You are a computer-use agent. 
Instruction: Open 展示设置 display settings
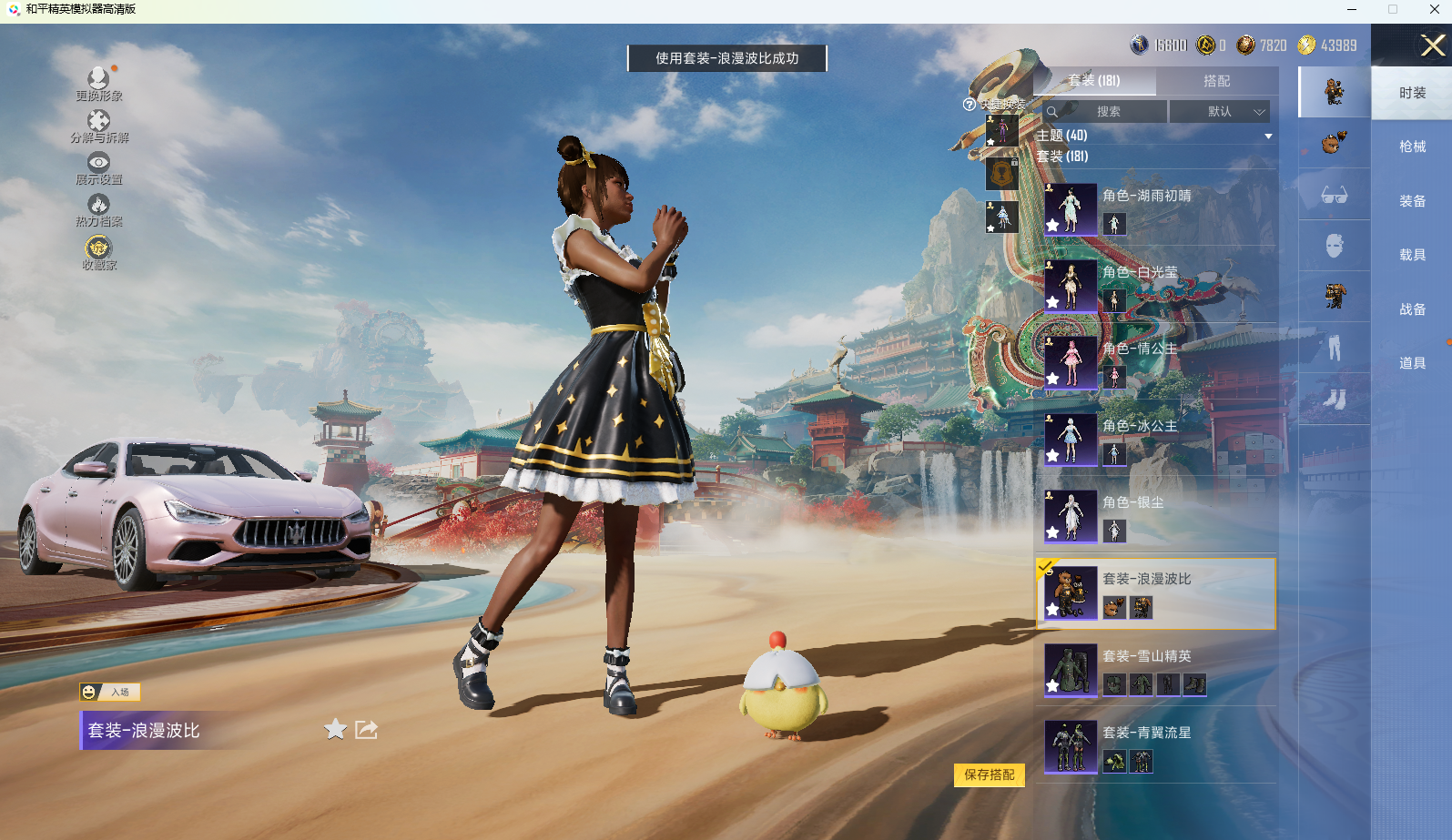[x=98, y=167]
